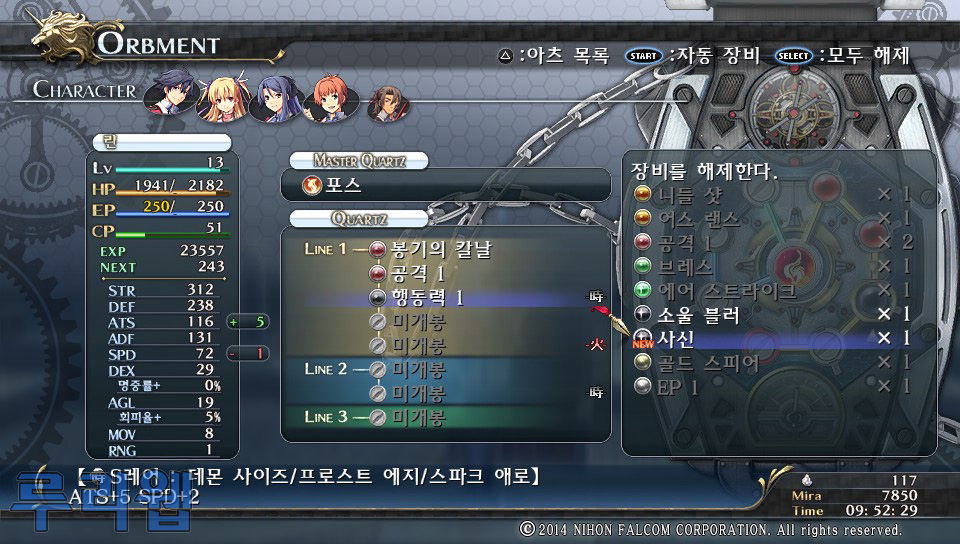Select the locked 미개봉 slot on Line 3
This screenshot has width=960, height=544.
pos(418,417)
